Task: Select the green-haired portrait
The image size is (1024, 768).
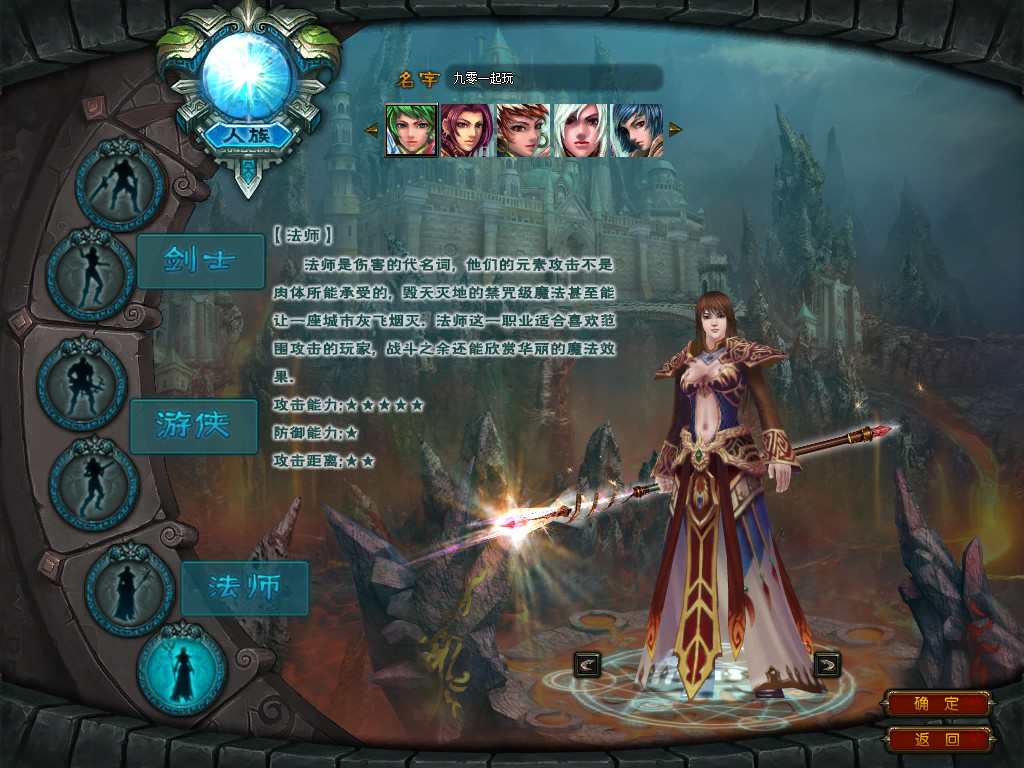Action: coord(411,130)
